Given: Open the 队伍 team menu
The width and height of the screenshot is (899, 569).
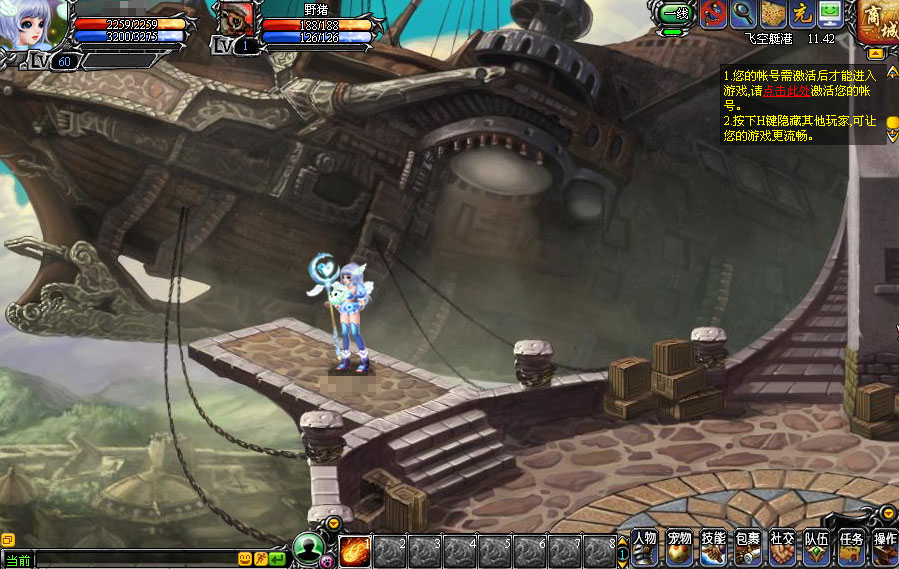Looking at the screenshot, I should pos(817,546).
